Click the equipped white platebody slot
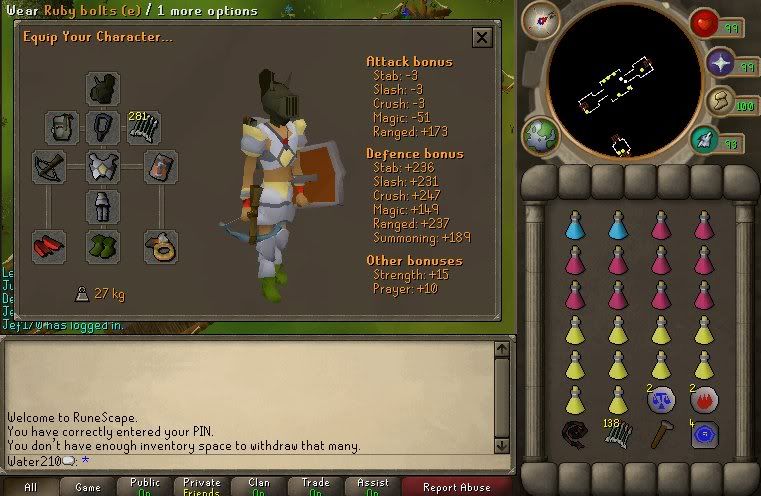The height and width of the screenshot is (496, 761). click(104, 166)
